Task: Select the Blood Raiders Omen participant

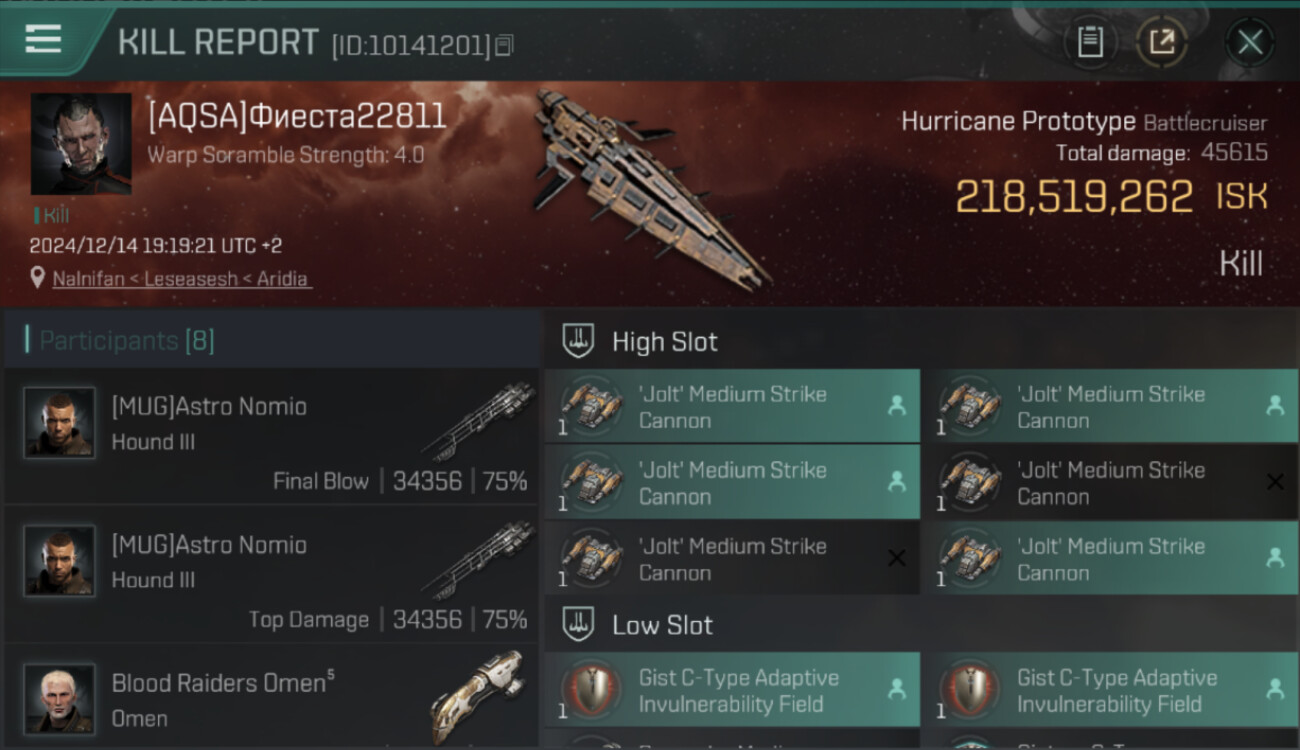Action: point(272,697)
